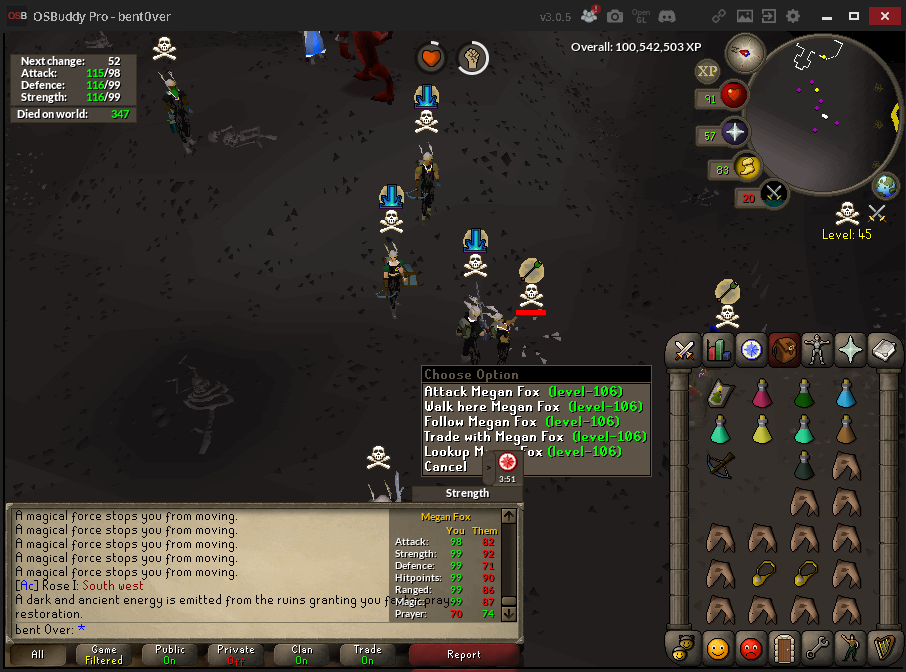Open the Combat Options tab
The width and height of the screenshot is (906, 672).
click(685, 349)
